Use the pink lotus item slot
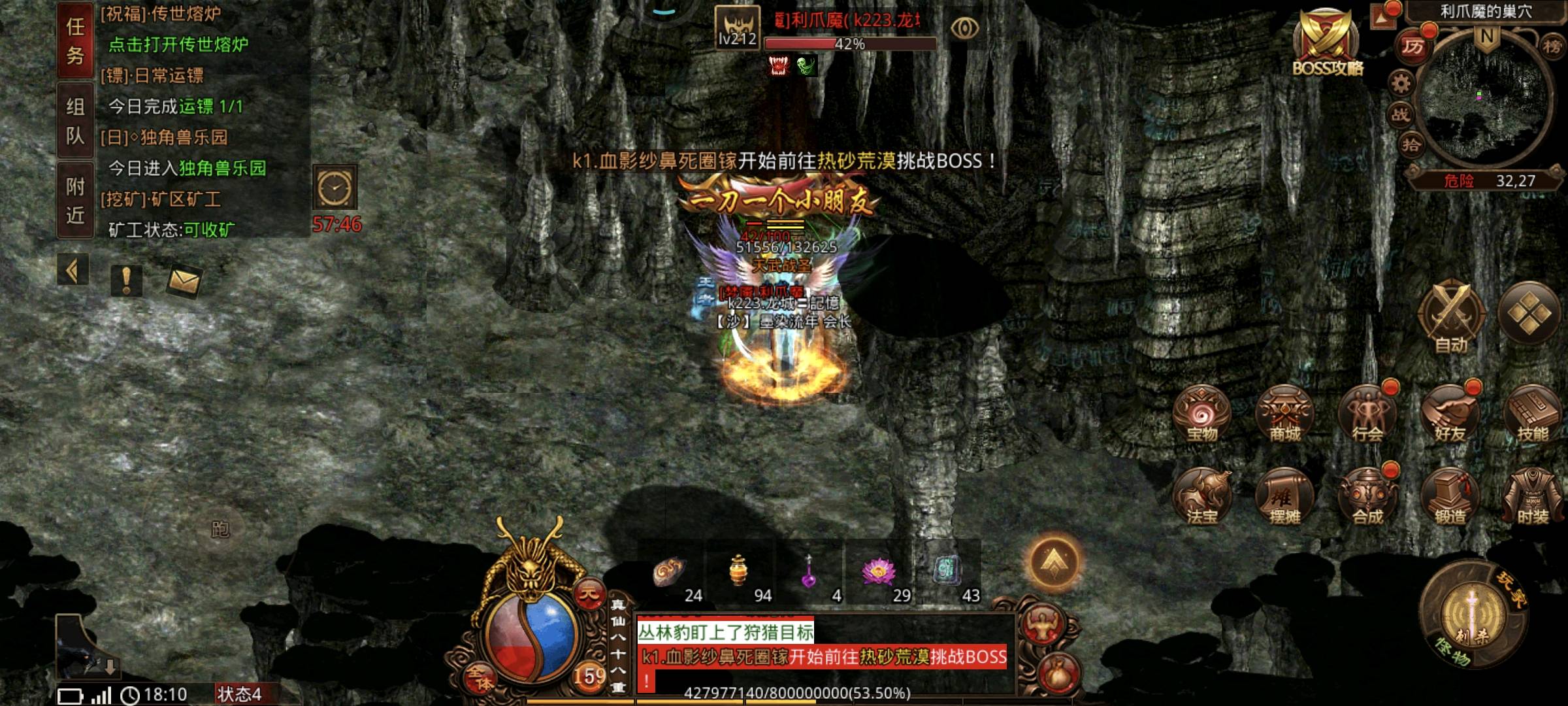The height and width of the screenshot is (706, 1568). 879,573
